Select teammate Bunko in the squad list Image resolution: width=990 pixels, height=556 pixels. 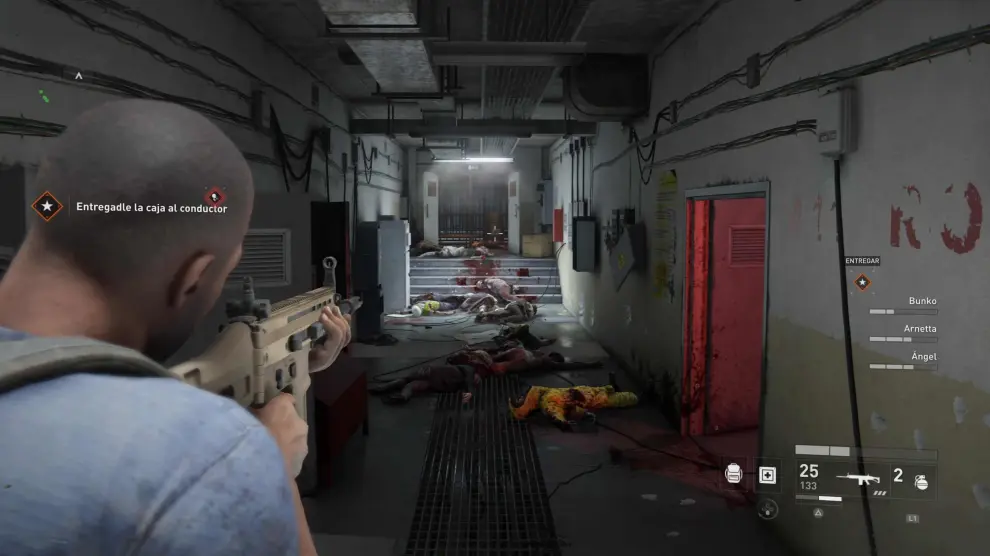922,300
